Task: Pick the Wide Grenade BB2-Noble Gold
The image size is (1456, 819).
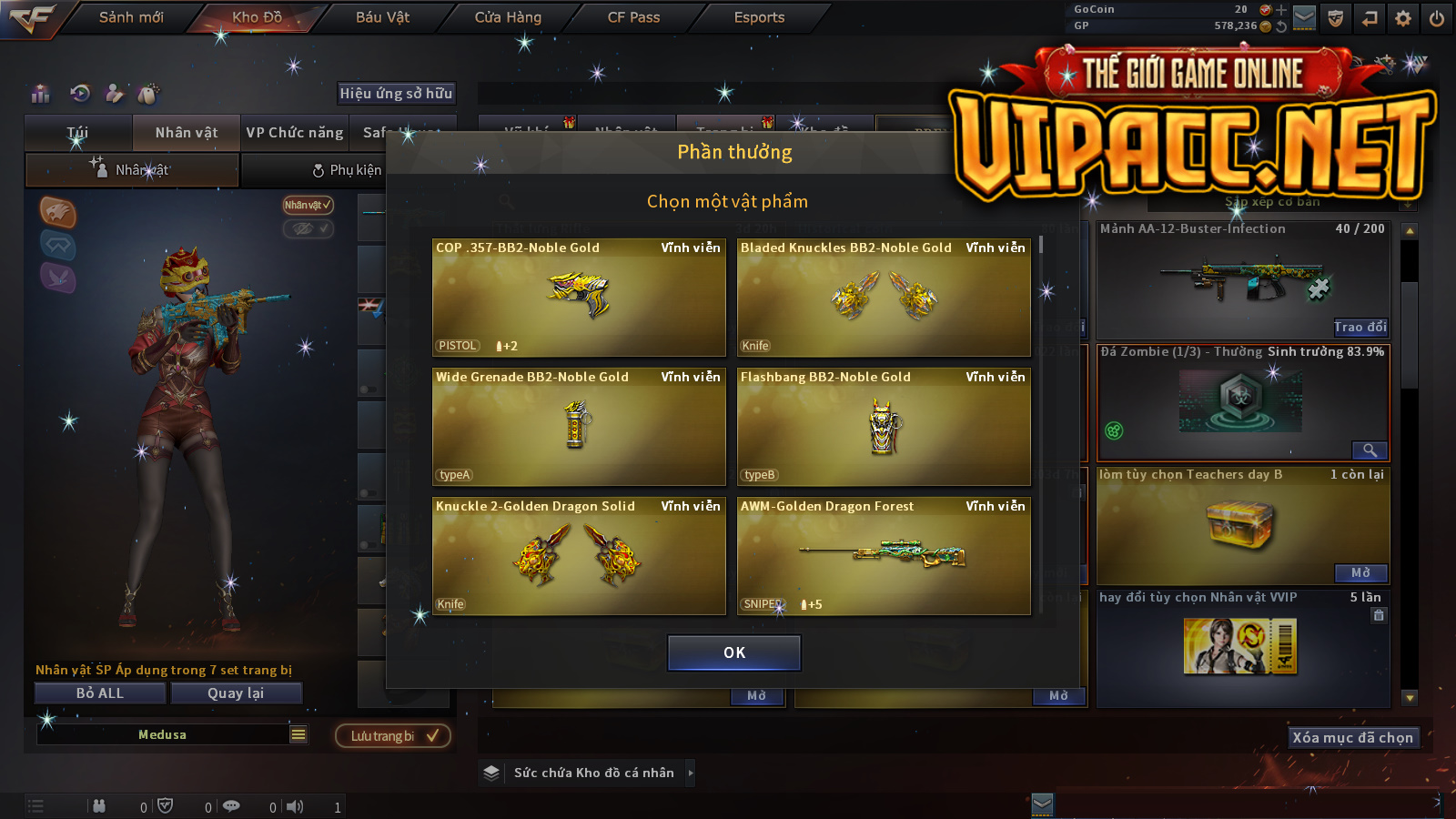Action: click(x=579, y=427)
